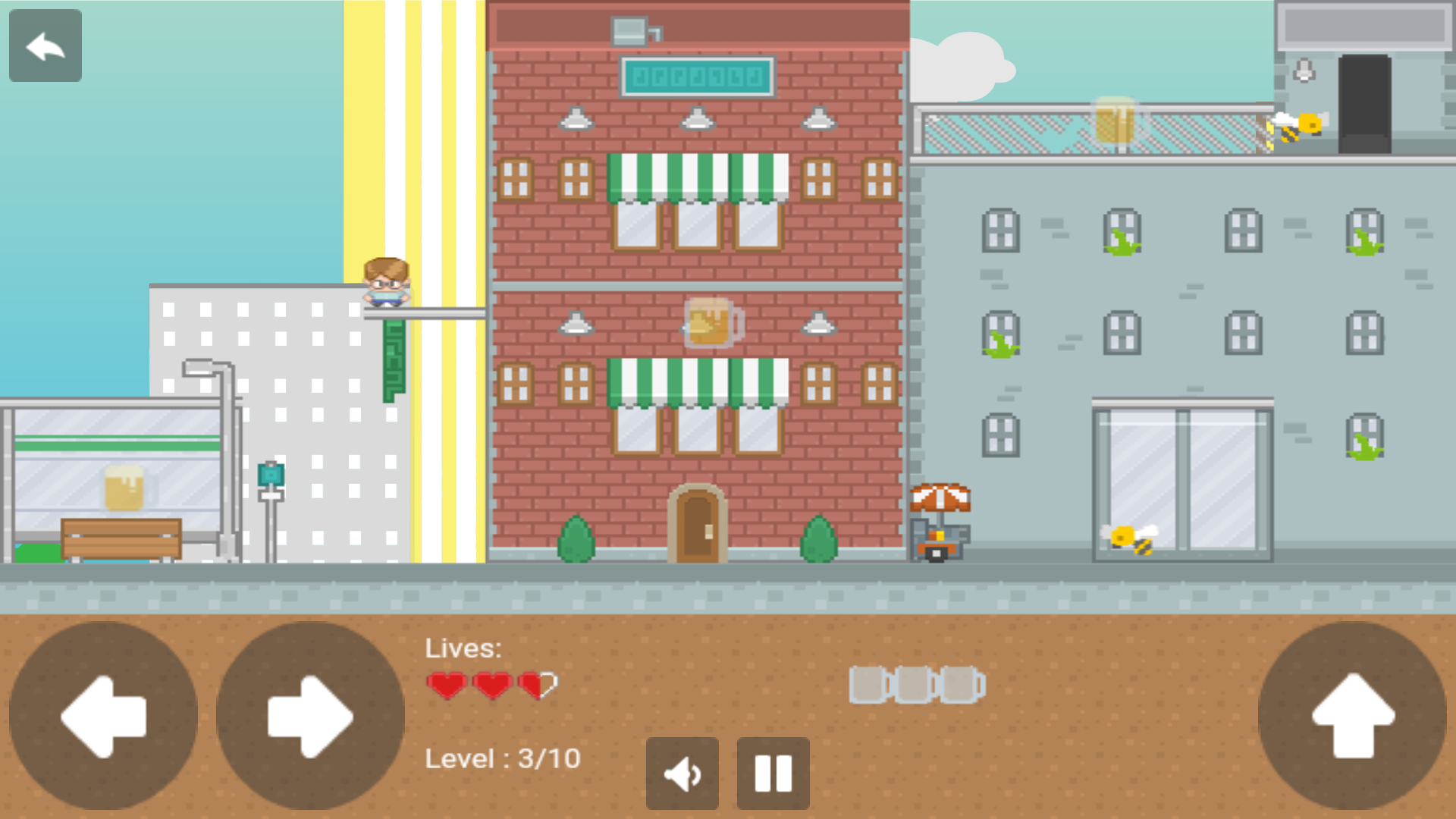This screenshot has width=1456, height=819.
Task: Mute the game sound
Action: click(x=682, y=772)
